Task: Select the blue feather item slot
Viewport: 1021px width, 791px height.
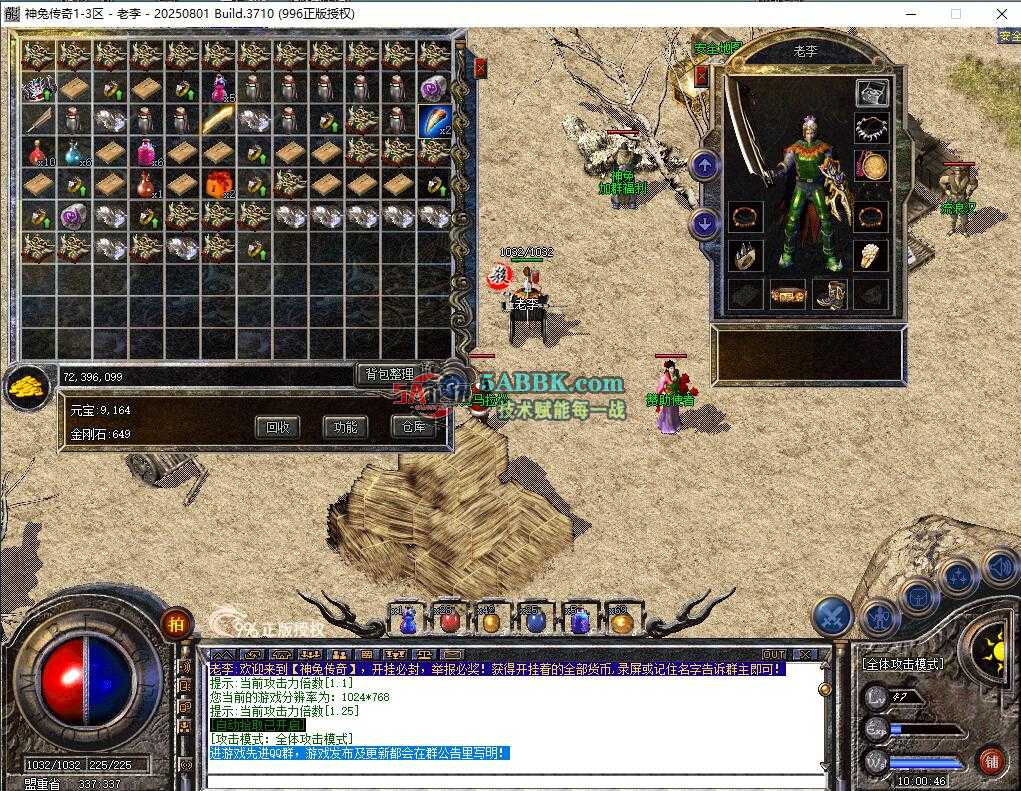Action: click(434, 121)
